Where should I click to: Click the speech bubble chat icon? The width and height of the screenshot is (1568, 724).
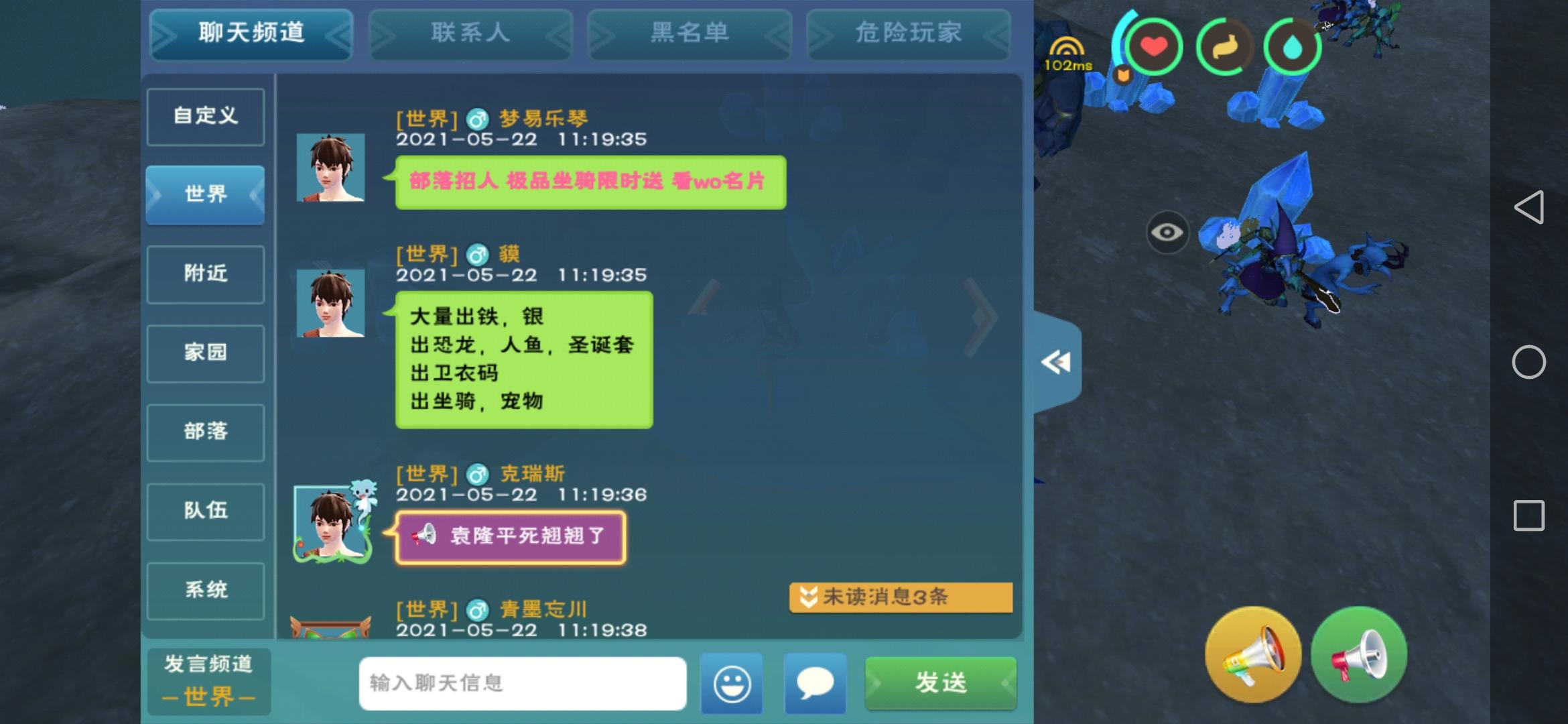pos(815,683)
